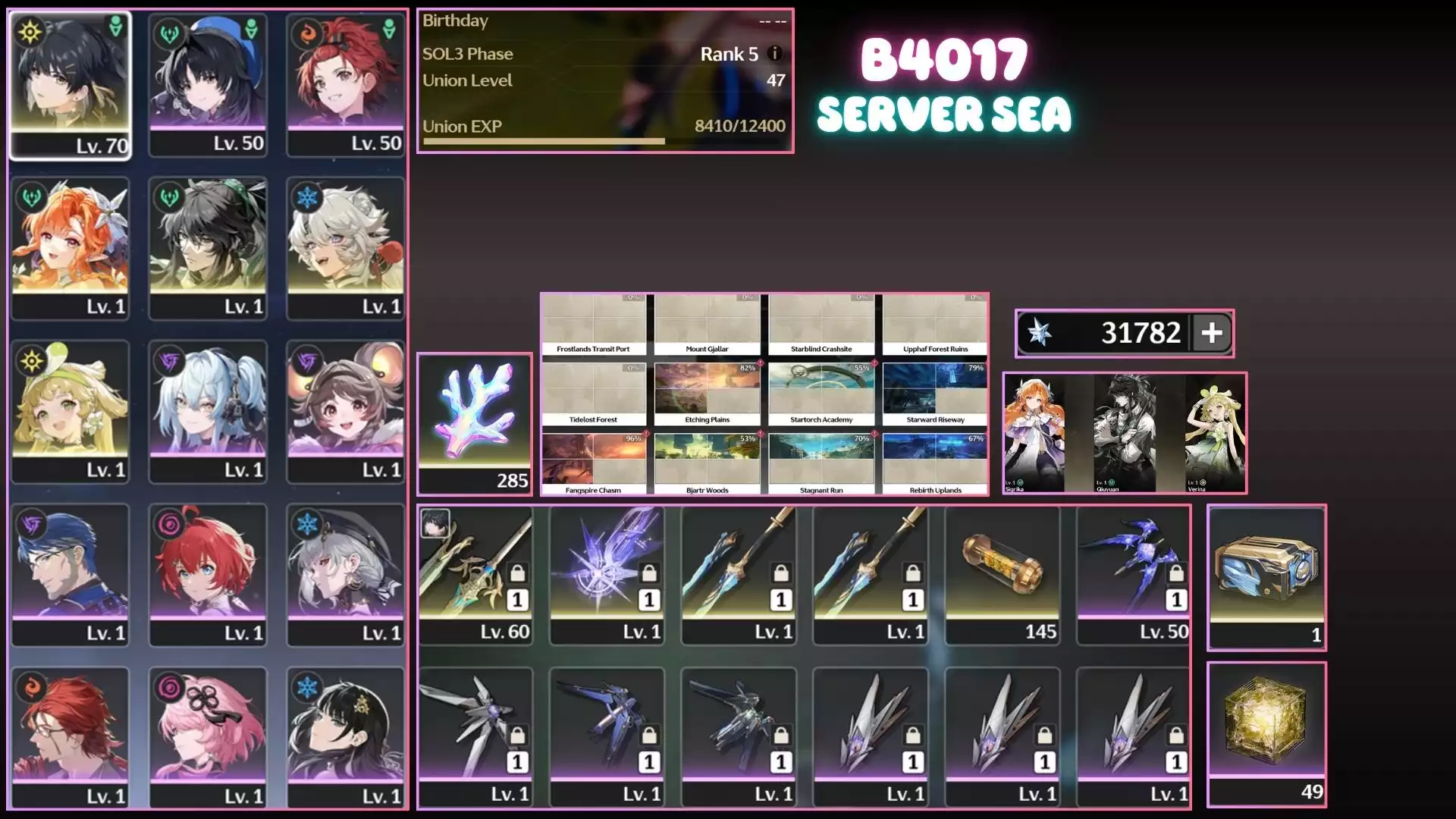This screenshot has height=819, width=1456.
Task: Toggle the lock on the Lv.60 sword
Action: pyautogui.click(x=517, y=574)
